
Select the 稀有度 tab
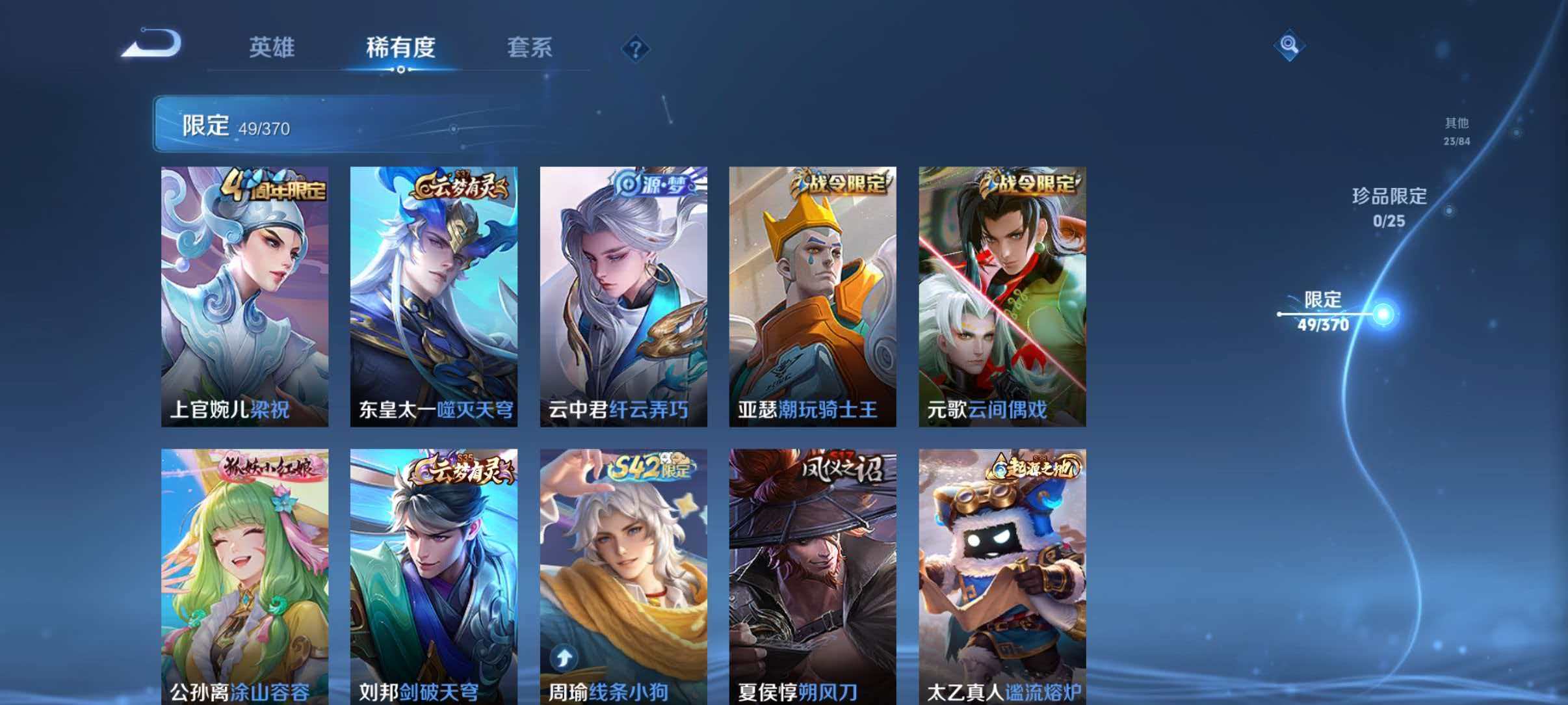click(401, 47)
